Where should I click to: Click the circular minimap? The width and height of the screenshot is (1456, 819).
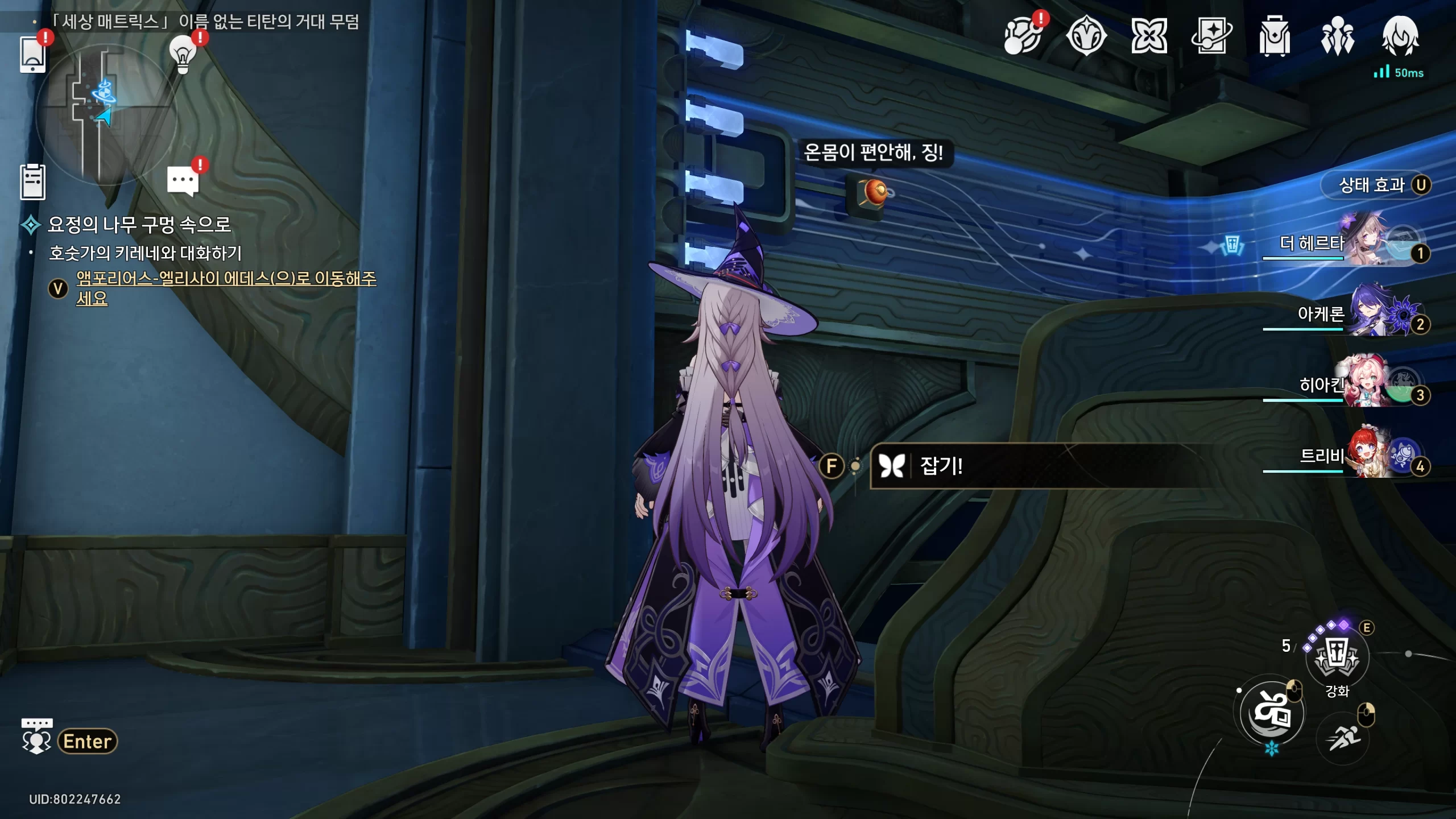click(x=106, y=114)
